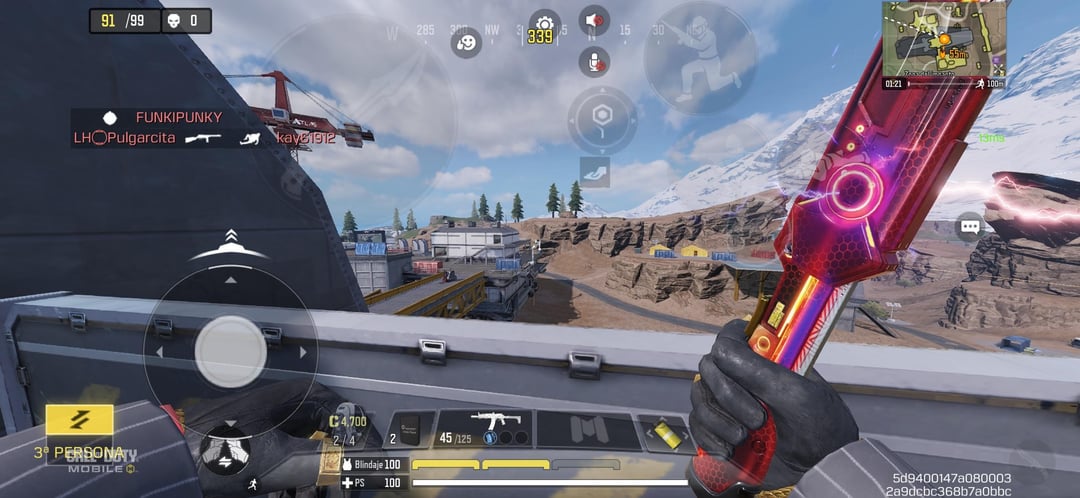Open the emote smiley menu

tap(466, 43)
